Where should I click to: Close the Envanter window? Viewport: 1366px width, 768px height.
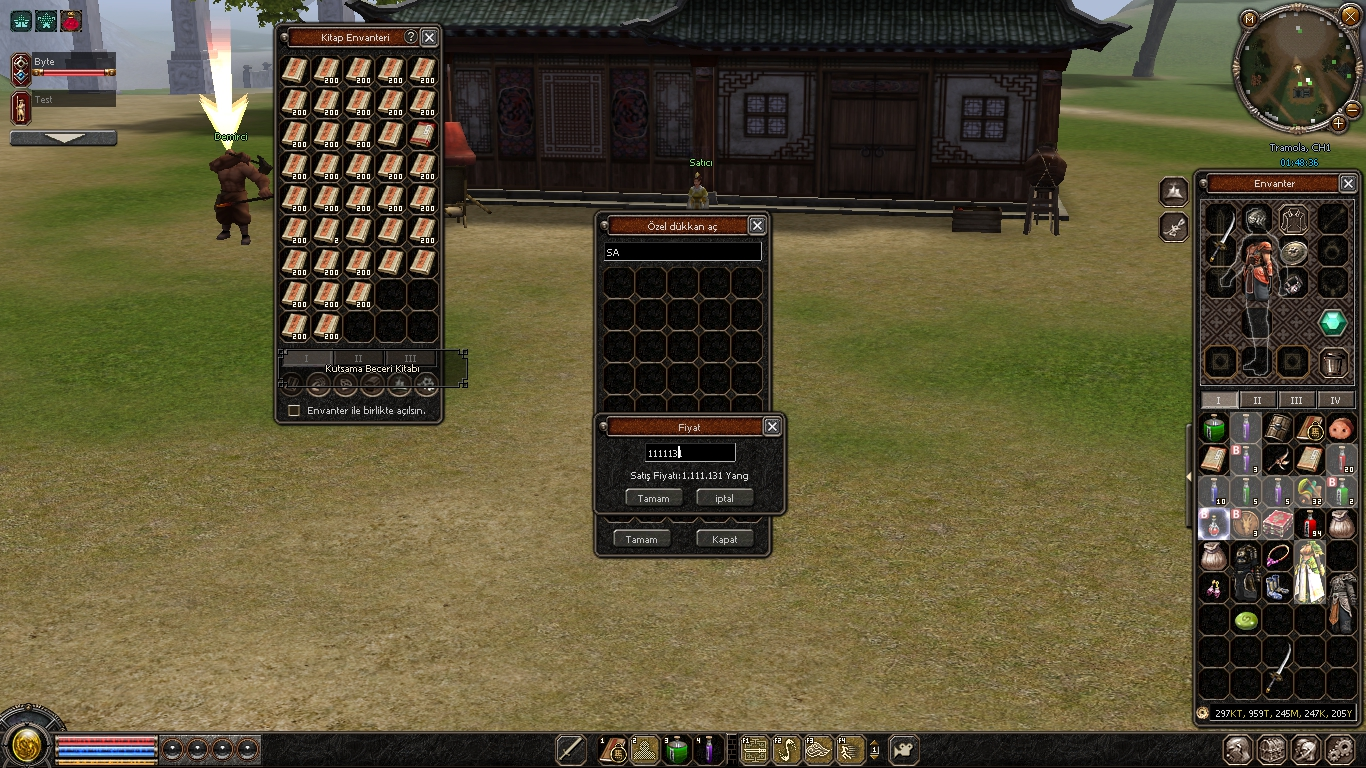pos(1348,184)
